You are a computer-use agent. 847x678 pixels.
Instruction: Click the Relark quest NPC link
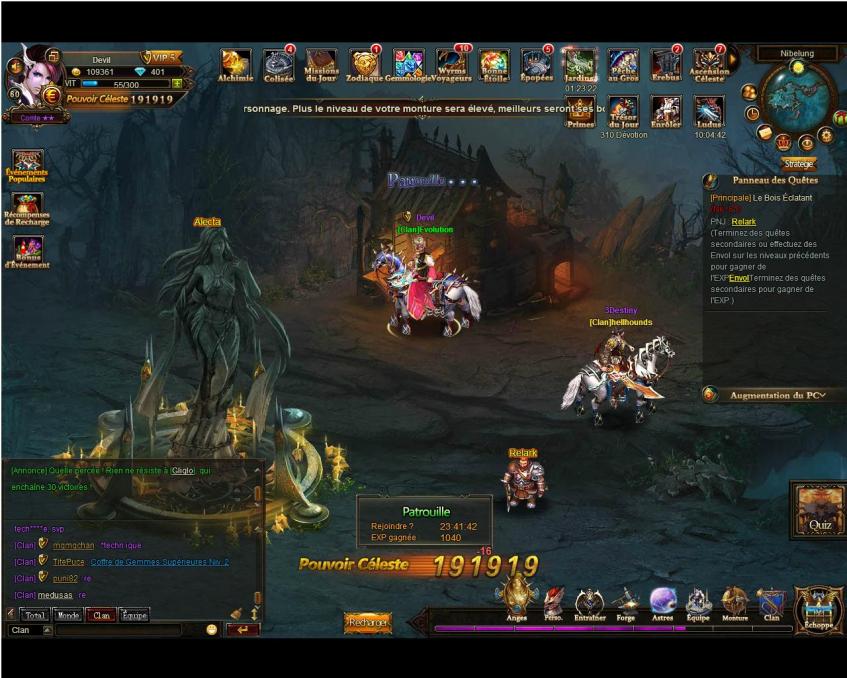point(743,221)
